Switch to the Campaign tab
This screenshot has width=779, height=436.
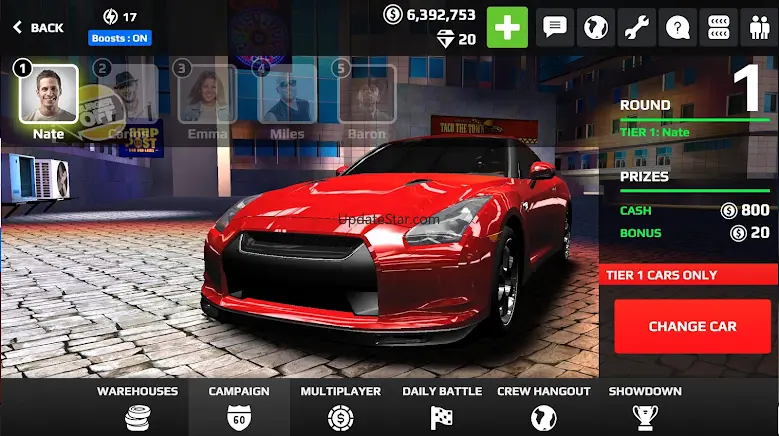tap(239, 407)
